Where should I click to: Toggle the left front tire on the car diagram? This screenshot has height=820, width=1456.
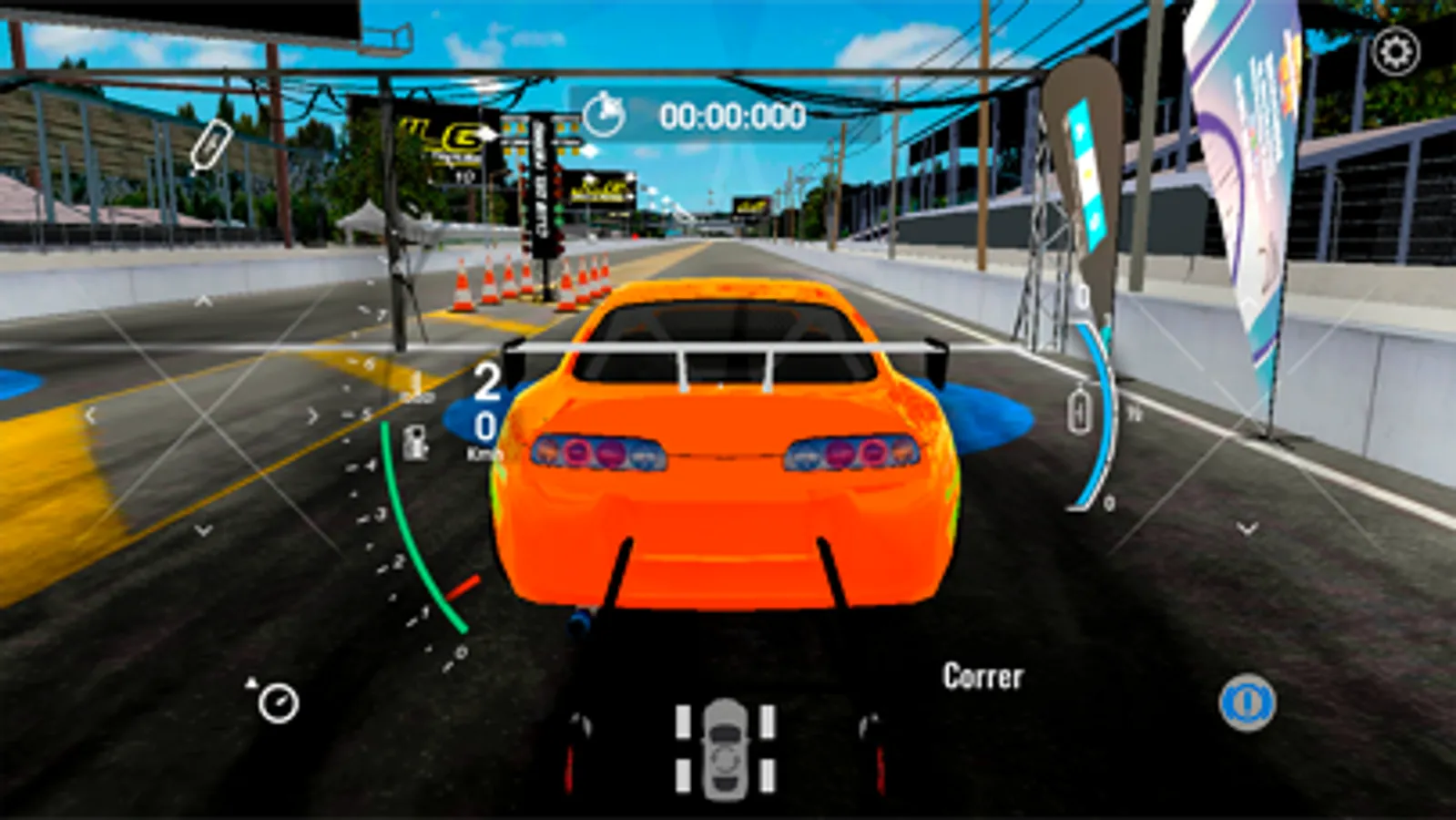point(683,722)
